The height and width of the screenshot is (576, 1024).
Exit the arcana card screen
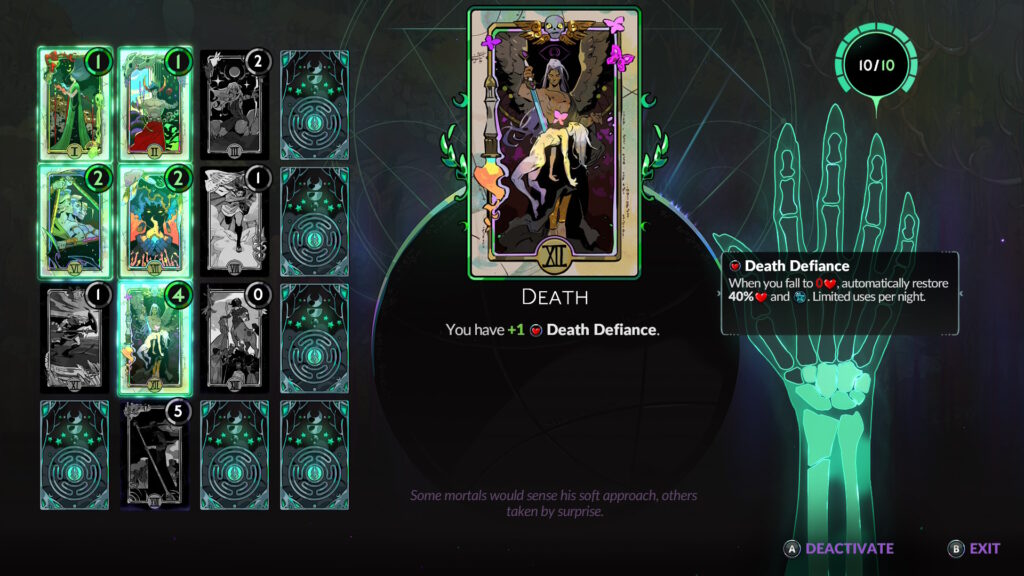point(974,548)
